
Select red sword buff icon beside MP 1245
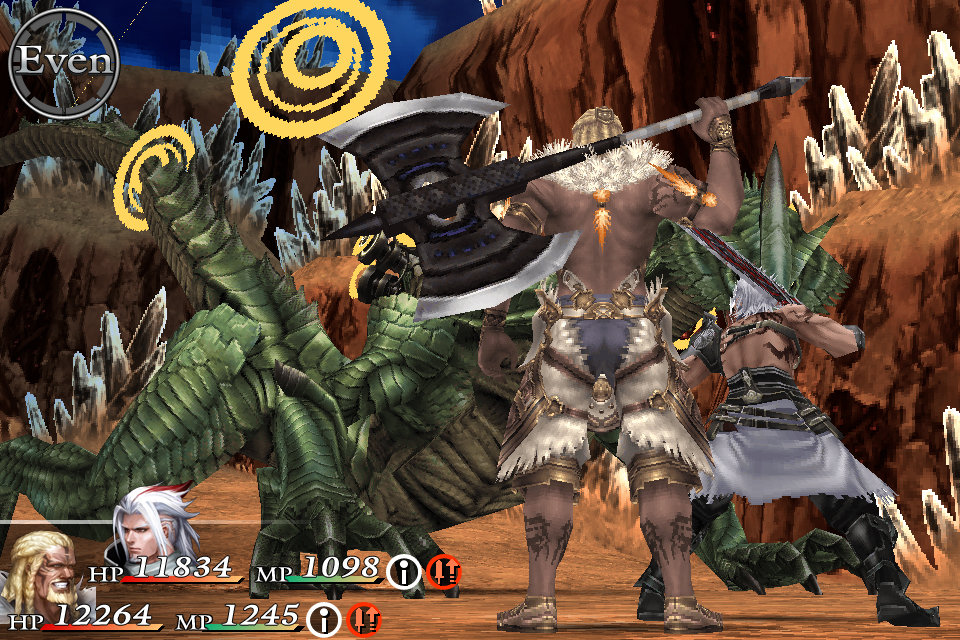pos(364,619)
